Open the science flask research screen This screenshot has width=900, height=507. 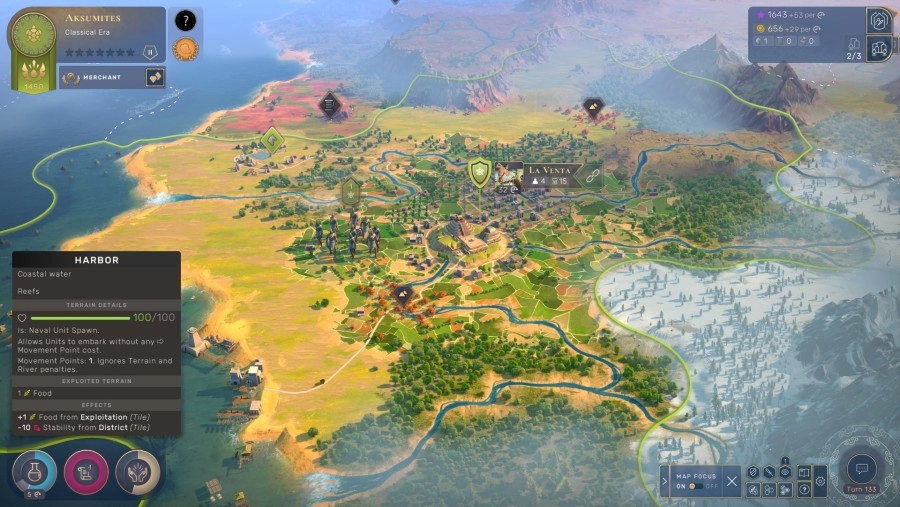pyautogui.click(x=35, y=471)
